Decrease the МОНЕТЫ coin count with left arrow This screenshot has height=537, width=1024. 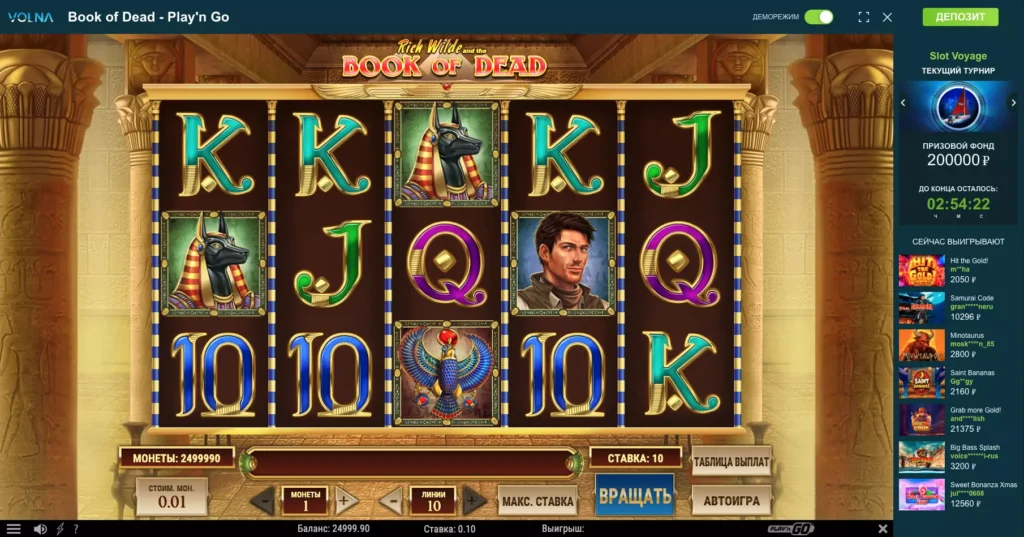click(263, 500)
